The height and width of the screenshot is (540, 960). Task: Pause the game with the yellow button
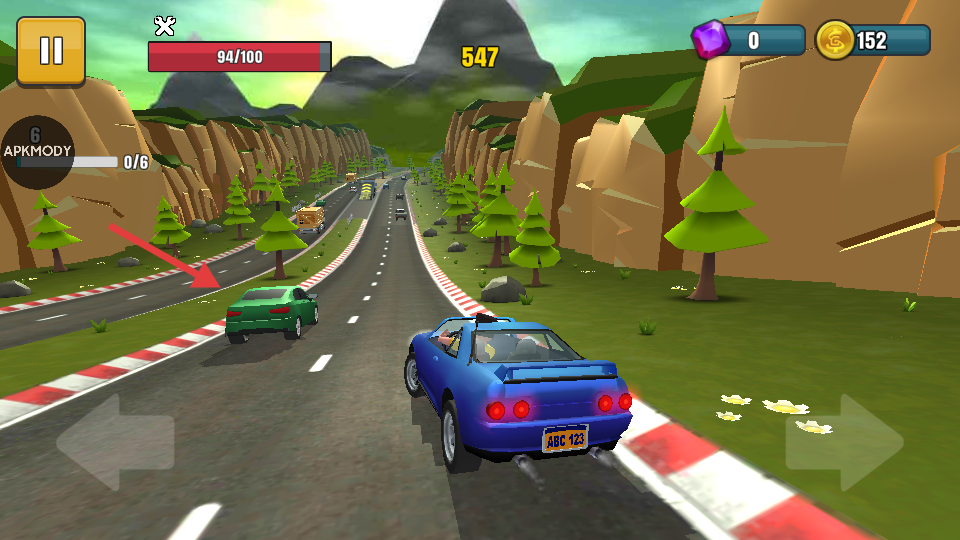tap(51, 51)
